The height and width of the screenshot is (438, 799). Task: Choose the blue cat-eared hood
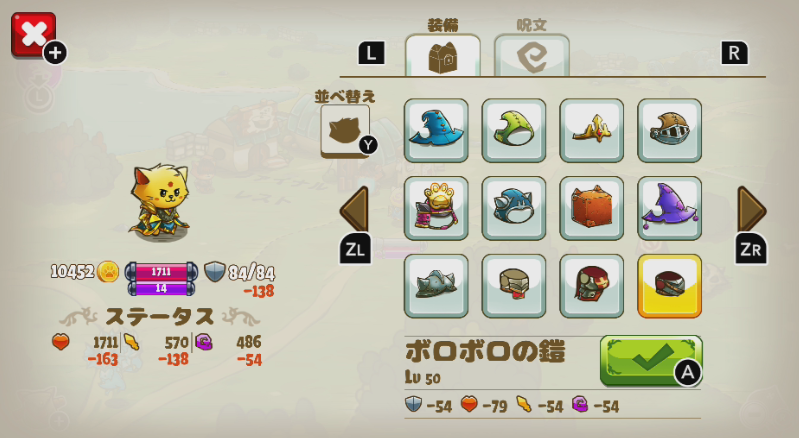pos(514,208)
